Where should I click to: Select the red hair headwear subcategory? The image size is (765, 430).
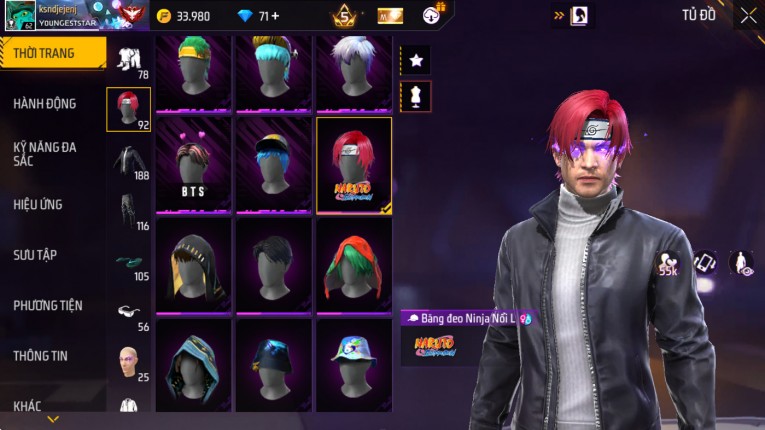tap(128, 109)
